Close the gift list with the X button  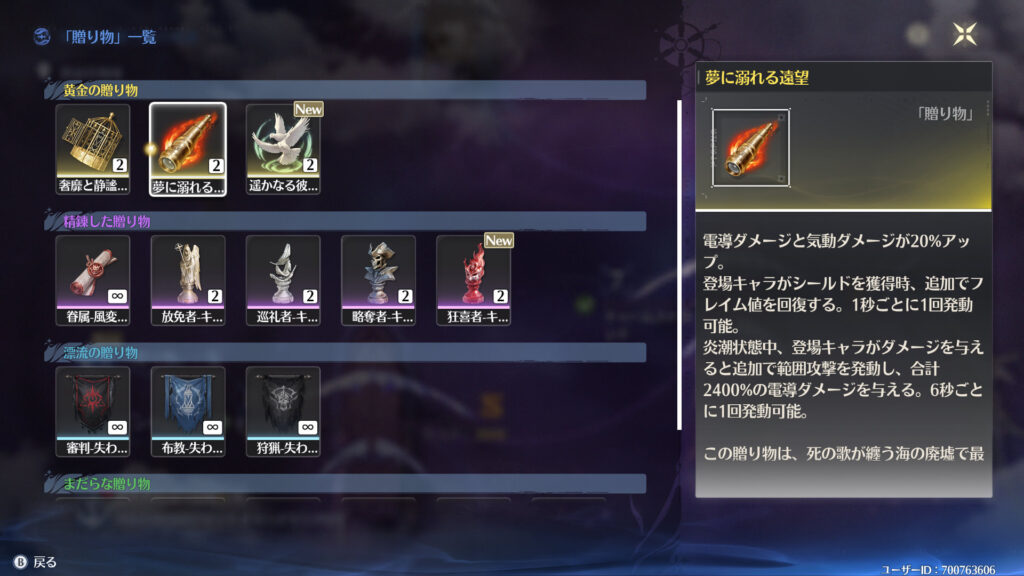click(x=965, y=34)
